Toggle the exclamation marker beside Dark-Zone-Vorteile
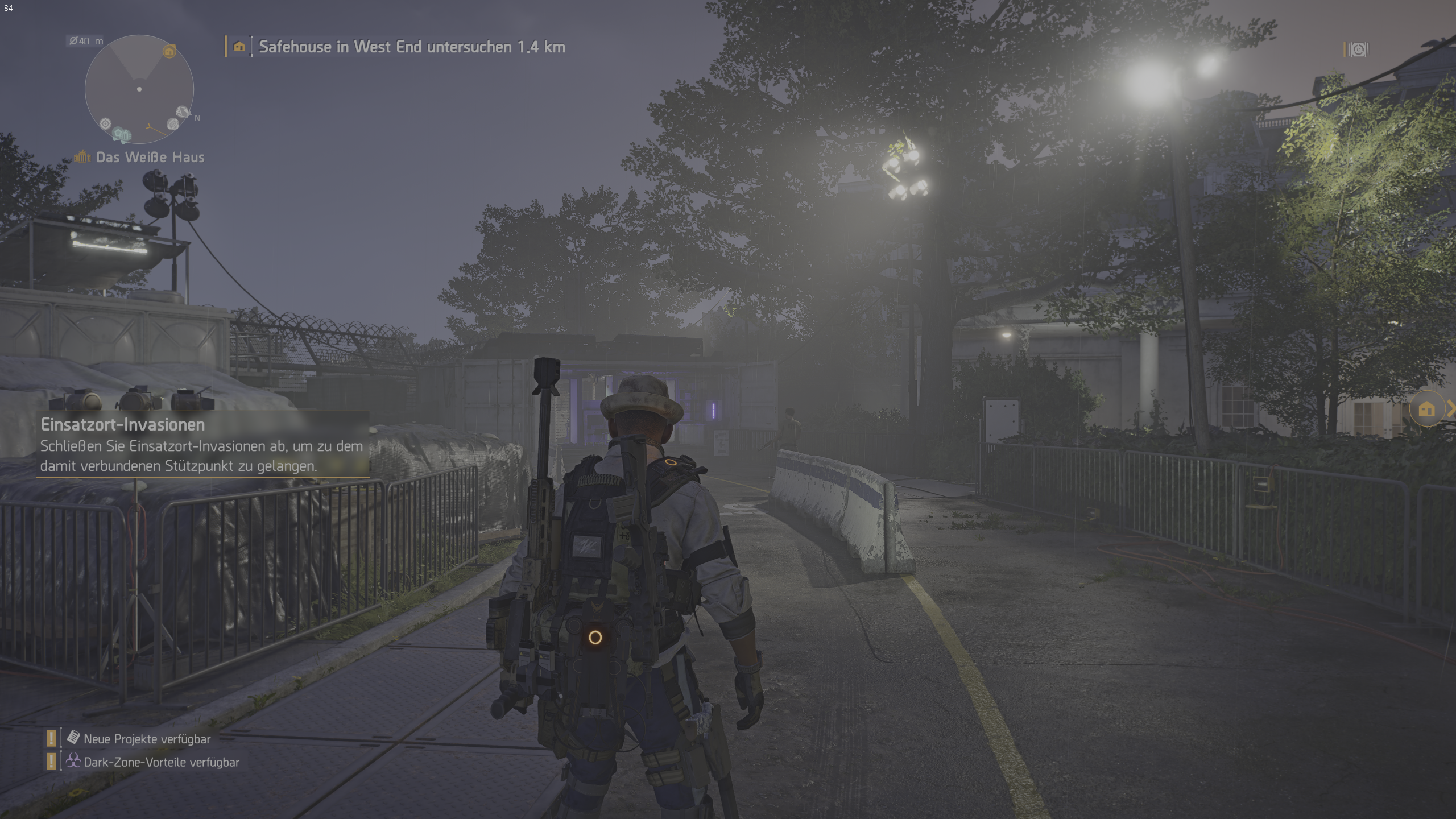 [50, 761]
